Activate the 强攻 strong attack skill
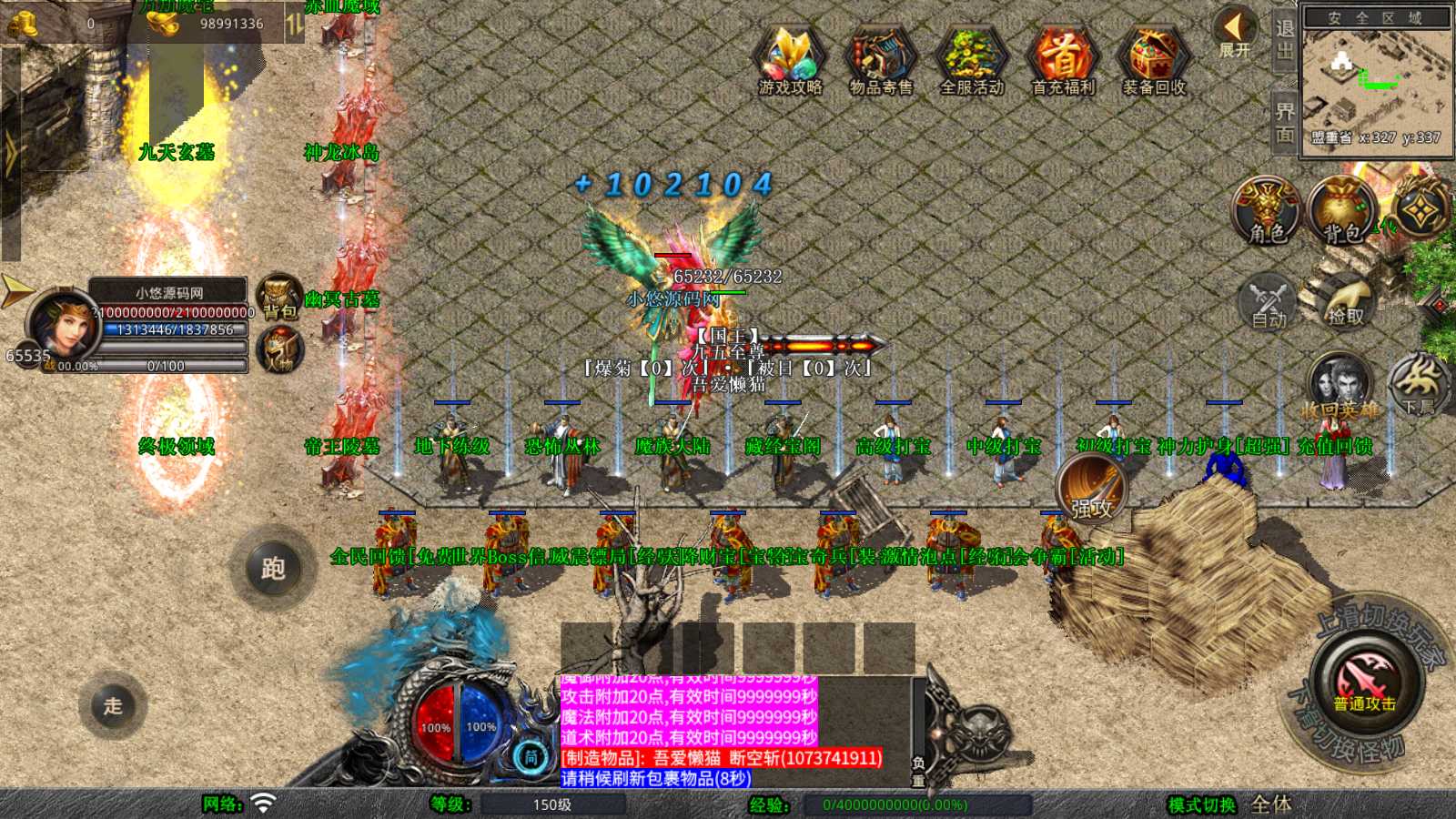Screen dimensions: 1456x819 click(1091, 488)
